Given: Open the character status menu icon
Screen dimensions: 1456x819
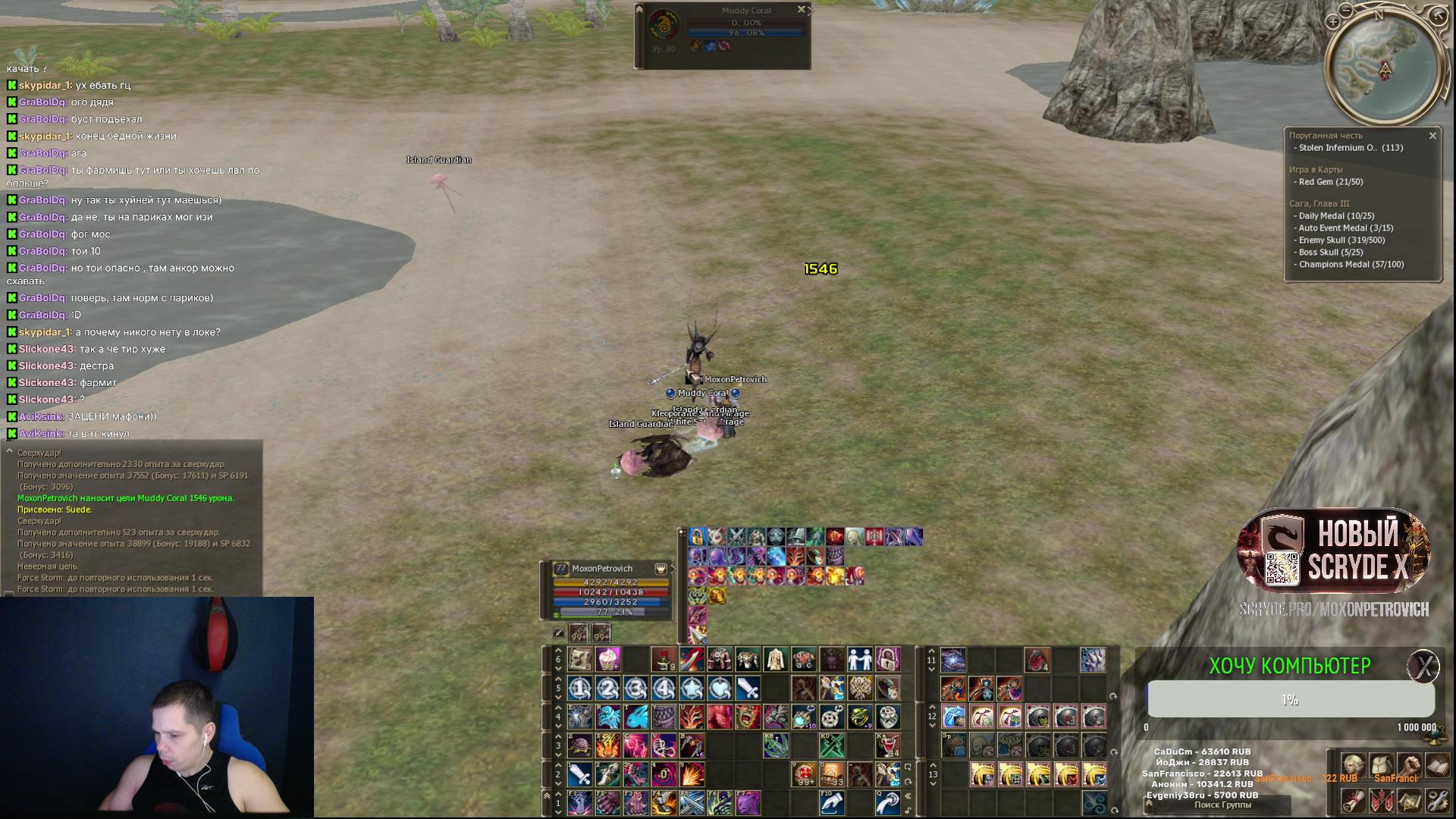Looking at the screenshot, I should (1354, 766).
